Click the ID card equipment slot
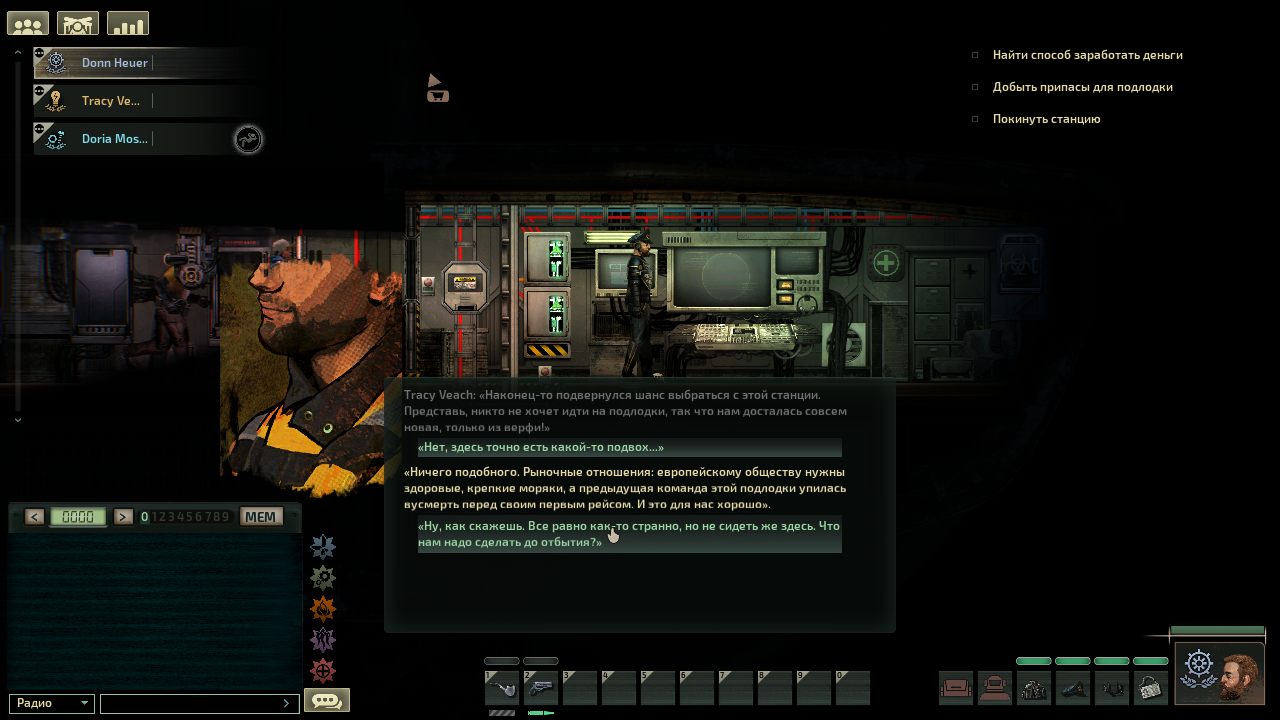 [1151, 688]
